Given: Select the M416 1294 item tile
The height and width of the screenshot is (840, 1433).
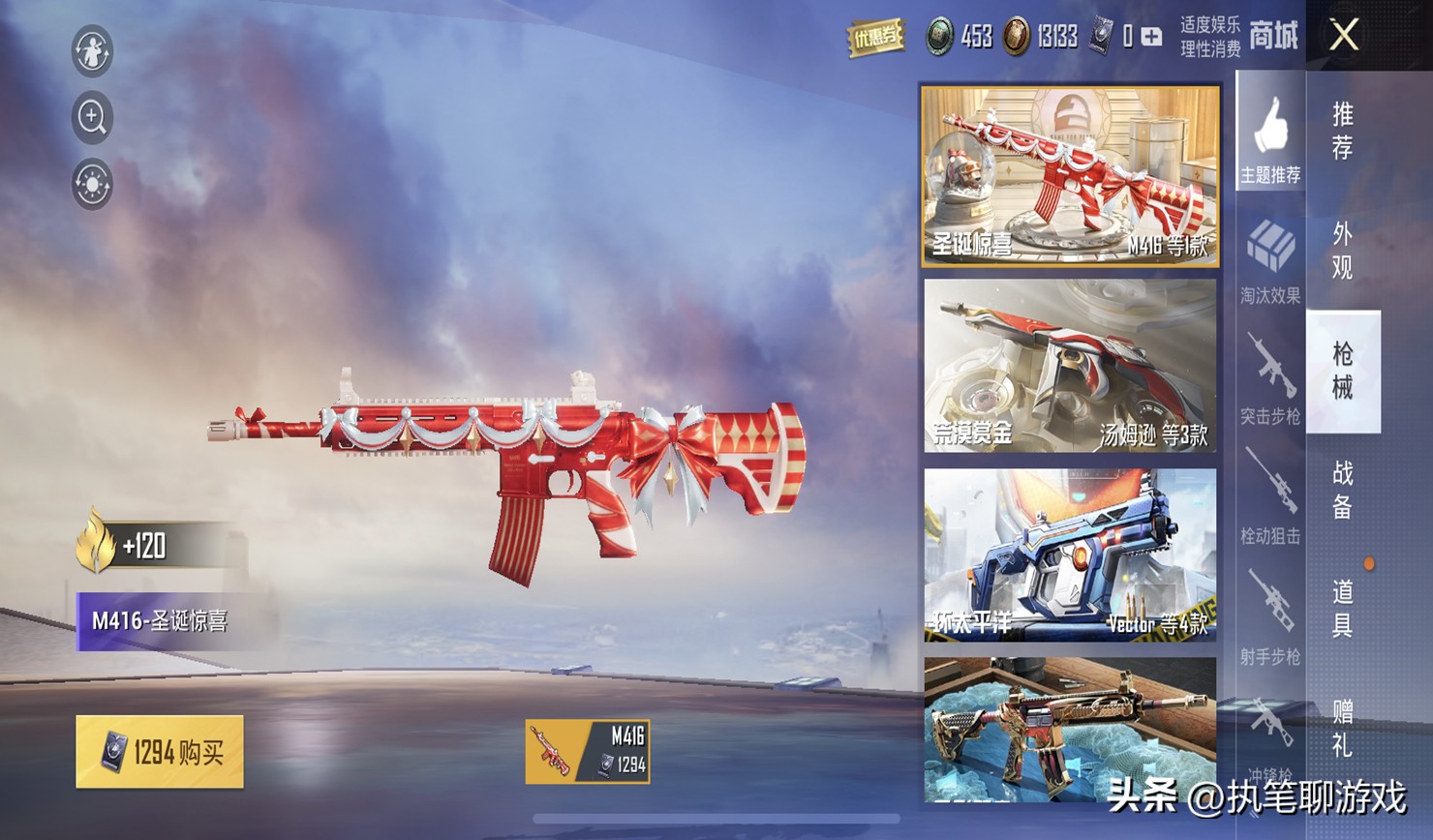Looking at the screenshot, I should (588, 751).
